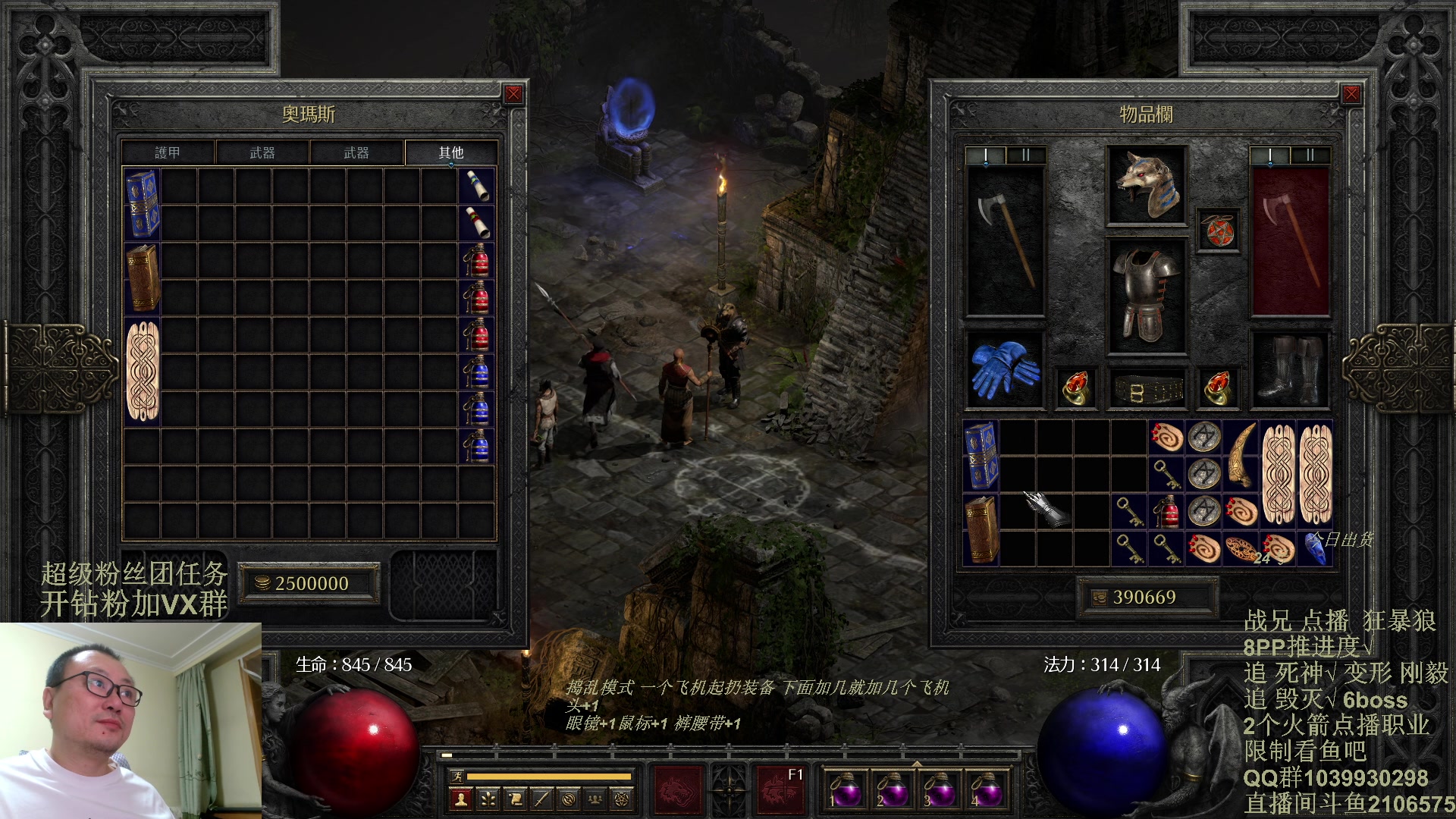Select the equipped blue gloves

coord(1004,370)
